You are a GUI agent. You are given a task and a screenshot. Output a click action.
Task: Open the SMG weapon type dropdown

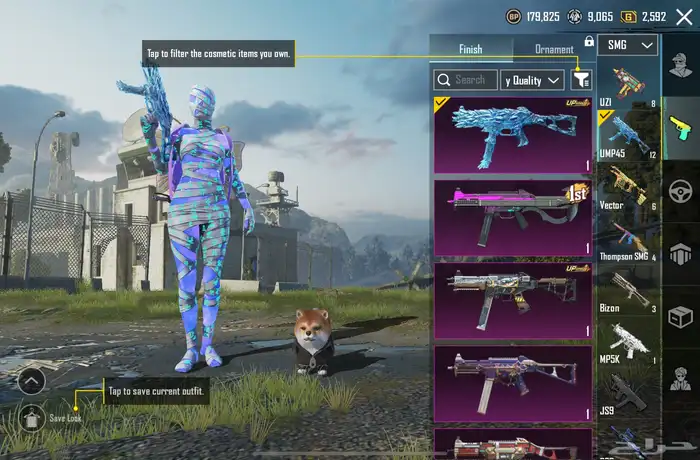coord(633,45)
